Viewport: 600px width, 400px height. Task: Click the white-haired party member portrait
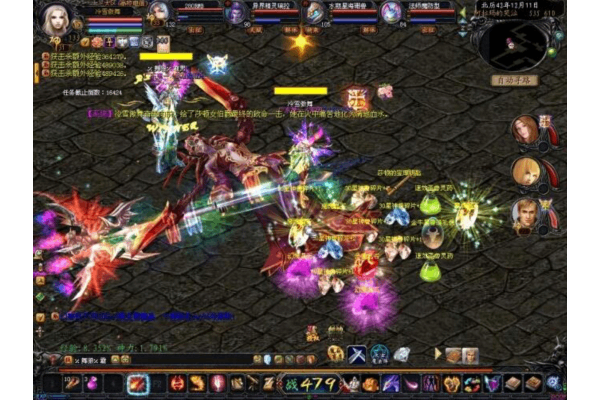159,12
